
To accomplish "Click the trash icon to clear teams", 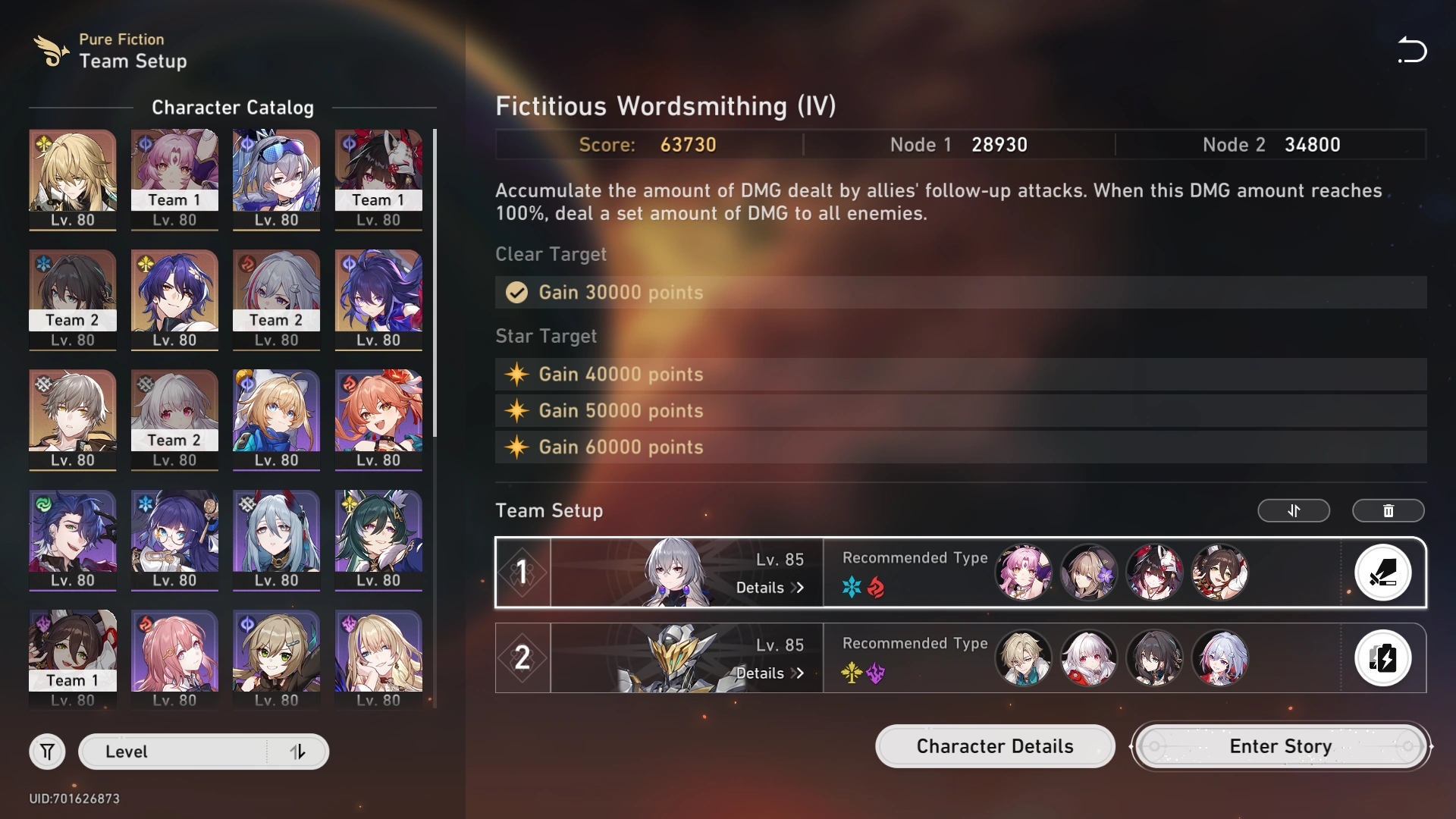I will coord(1388,511).
